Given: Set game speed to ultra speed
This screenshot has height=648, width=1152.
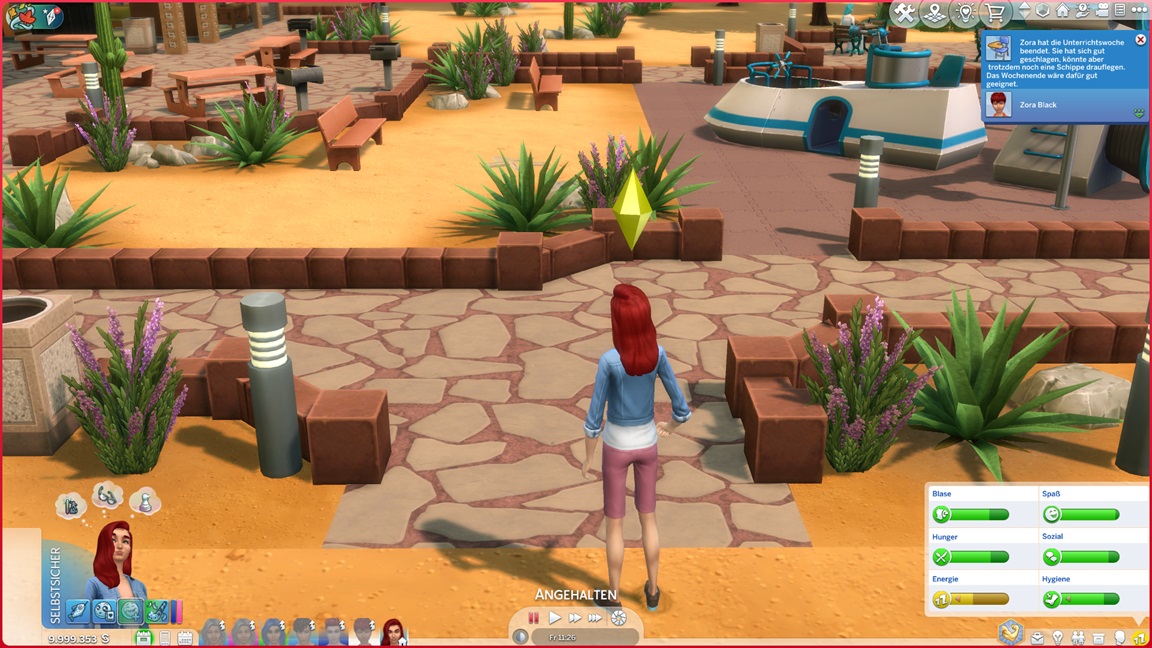Looking at the screenshot, I should (596, 618).
